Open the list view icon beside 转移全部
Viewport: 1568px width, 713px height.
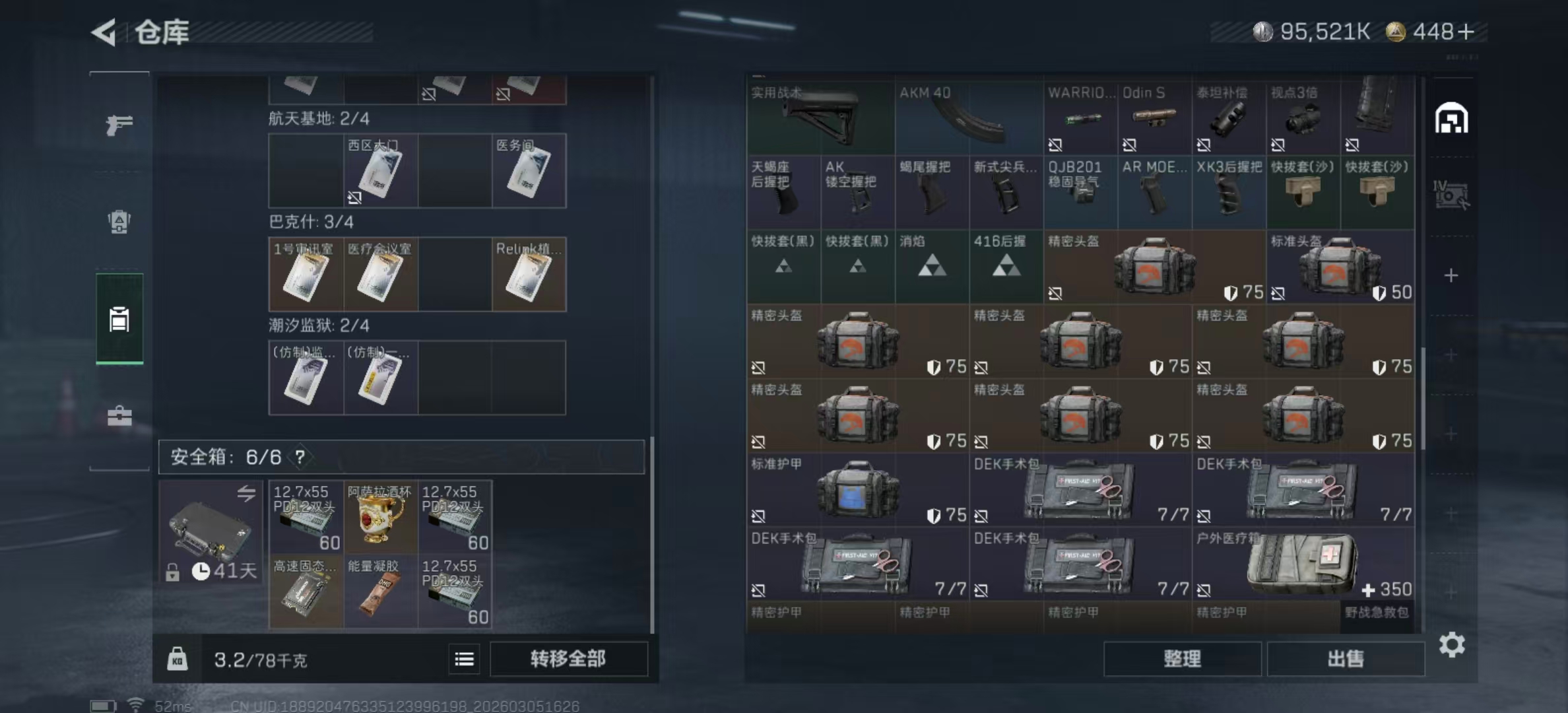(464, 660)
